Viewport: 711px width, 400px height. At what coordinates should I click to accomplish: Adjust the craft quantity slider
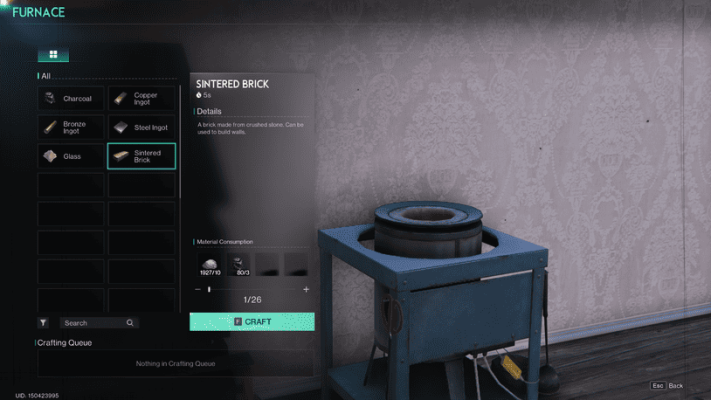tap(209, 289)
